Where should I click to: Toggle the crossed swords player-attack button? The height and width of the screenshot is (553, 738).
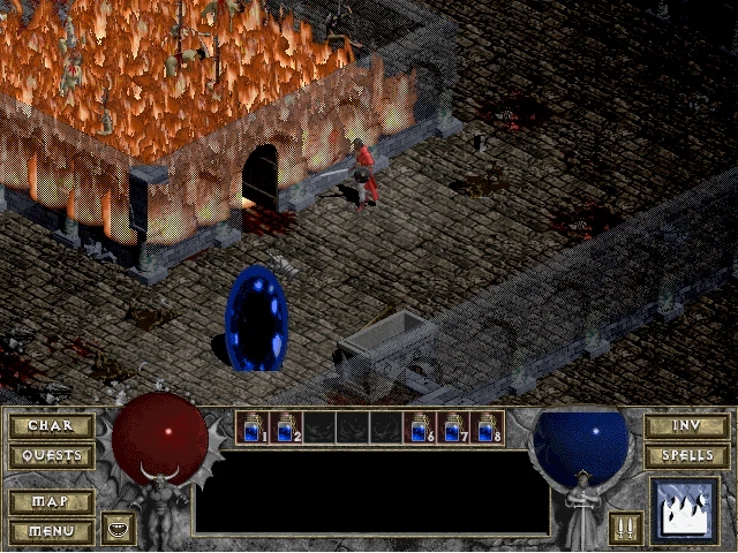[625, 528]
